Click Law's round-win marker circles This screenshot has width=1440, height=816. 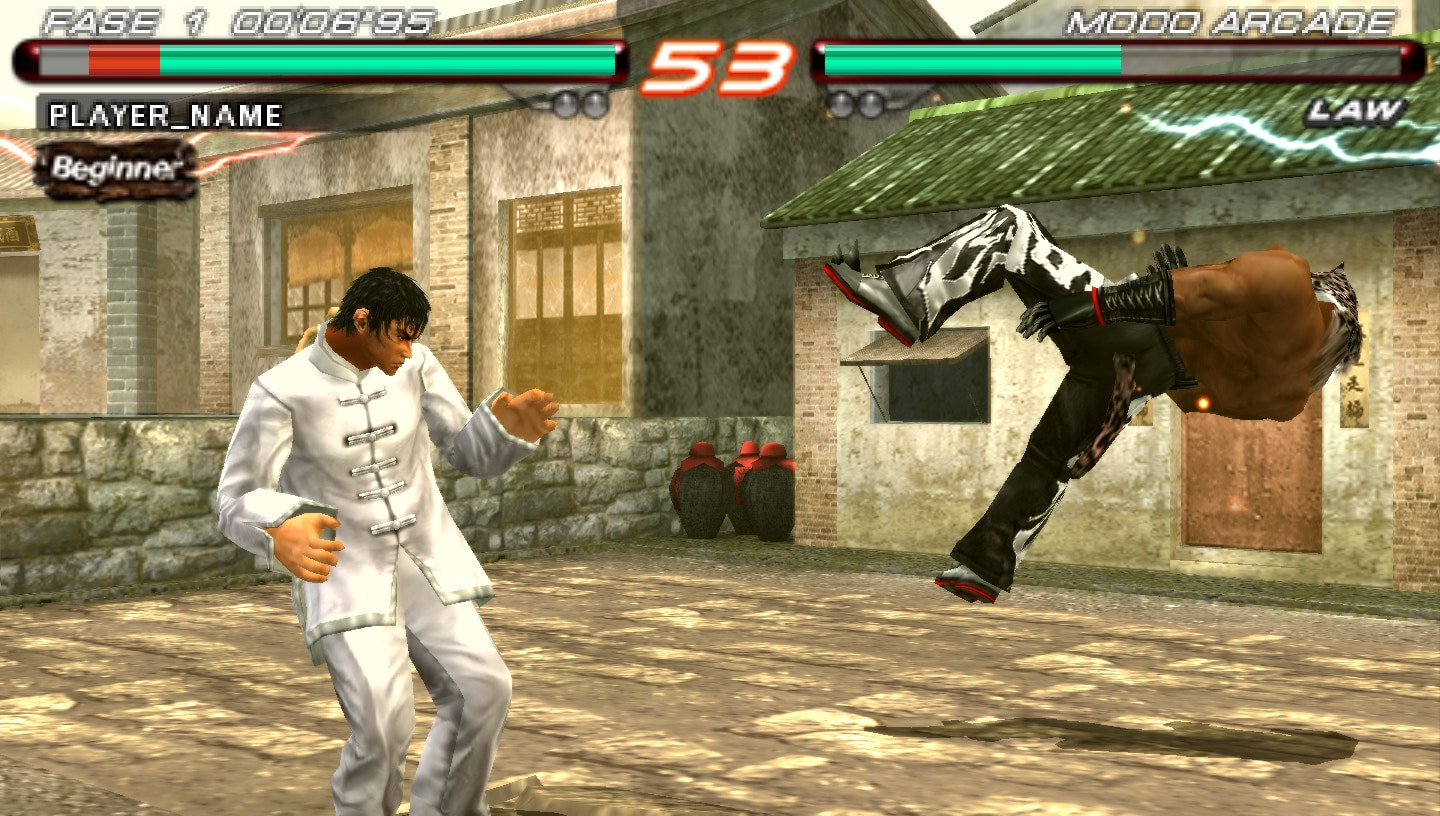pos(855,101)
